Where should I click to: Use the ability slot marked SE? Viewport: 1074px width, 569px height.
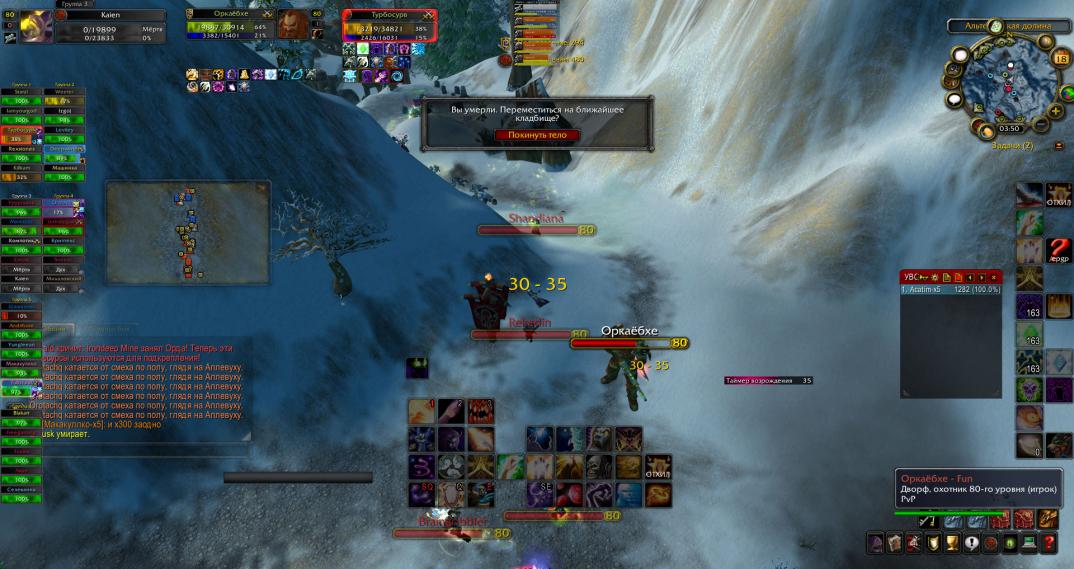[541, 494]
